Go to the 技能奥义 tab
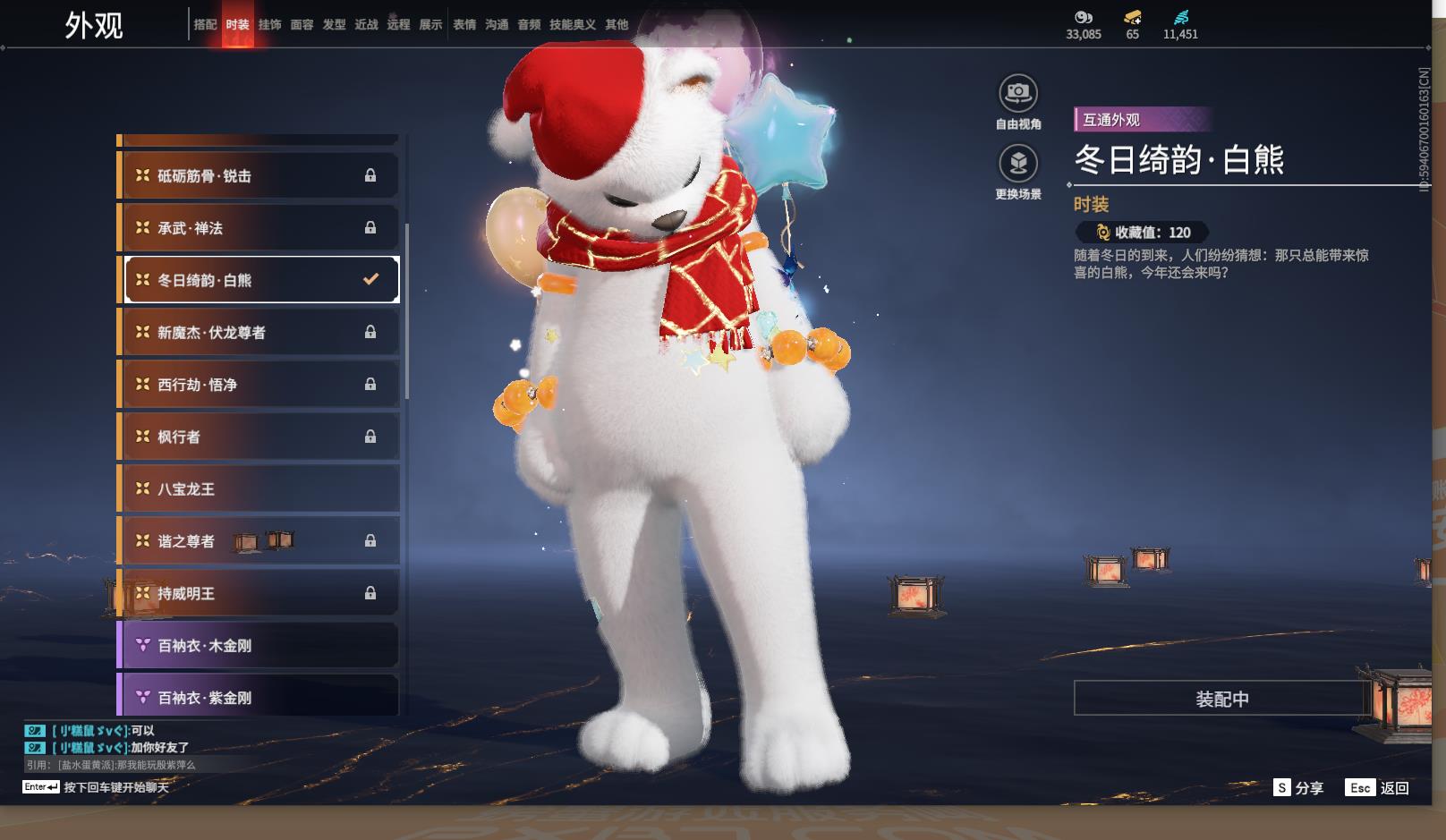Viewport: 1446px width, 840px height. pyautogui.click(x=572, y=25)
